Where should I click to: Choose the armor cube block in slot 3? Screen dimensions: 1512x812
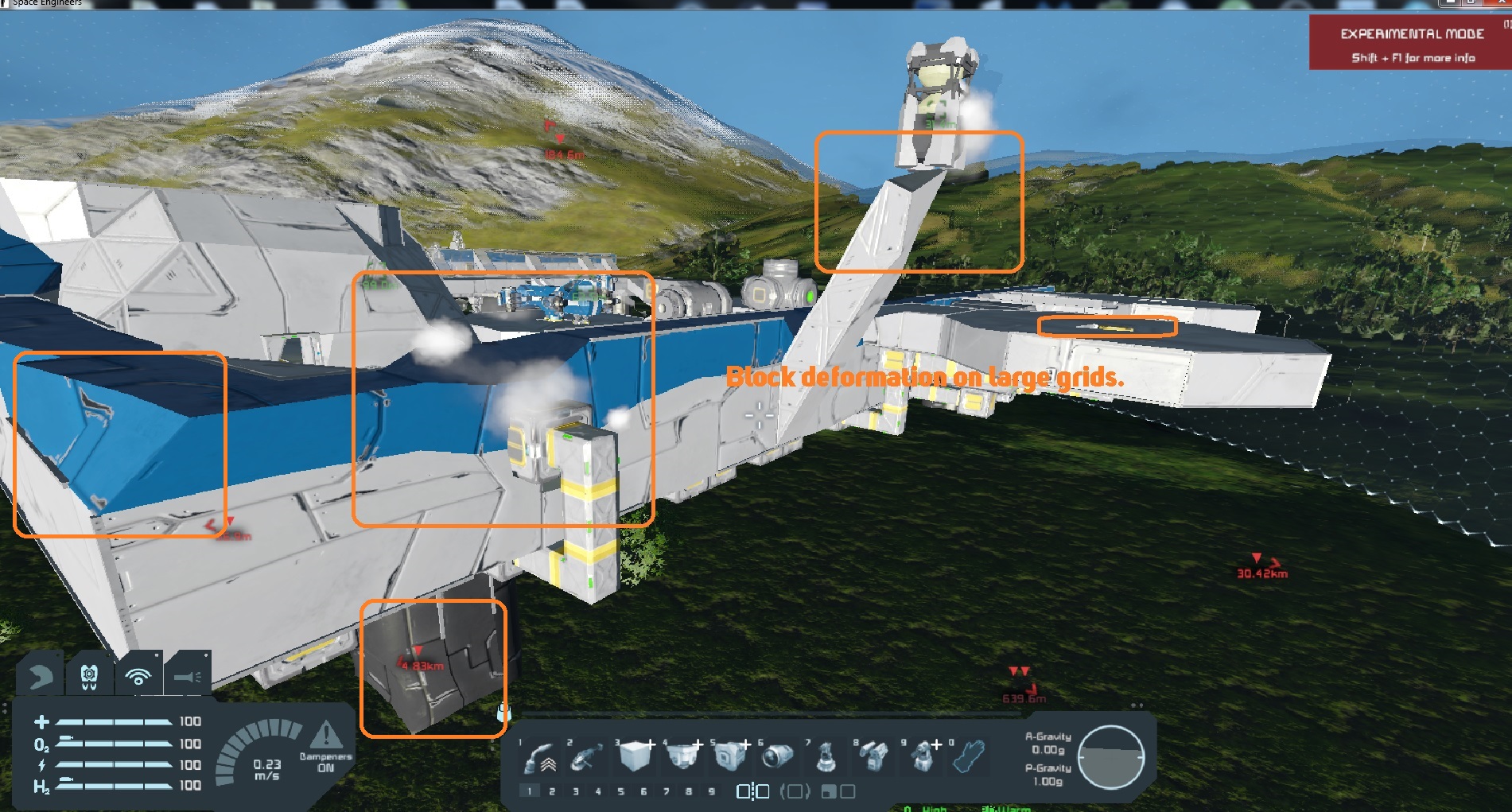pos(635,756)
